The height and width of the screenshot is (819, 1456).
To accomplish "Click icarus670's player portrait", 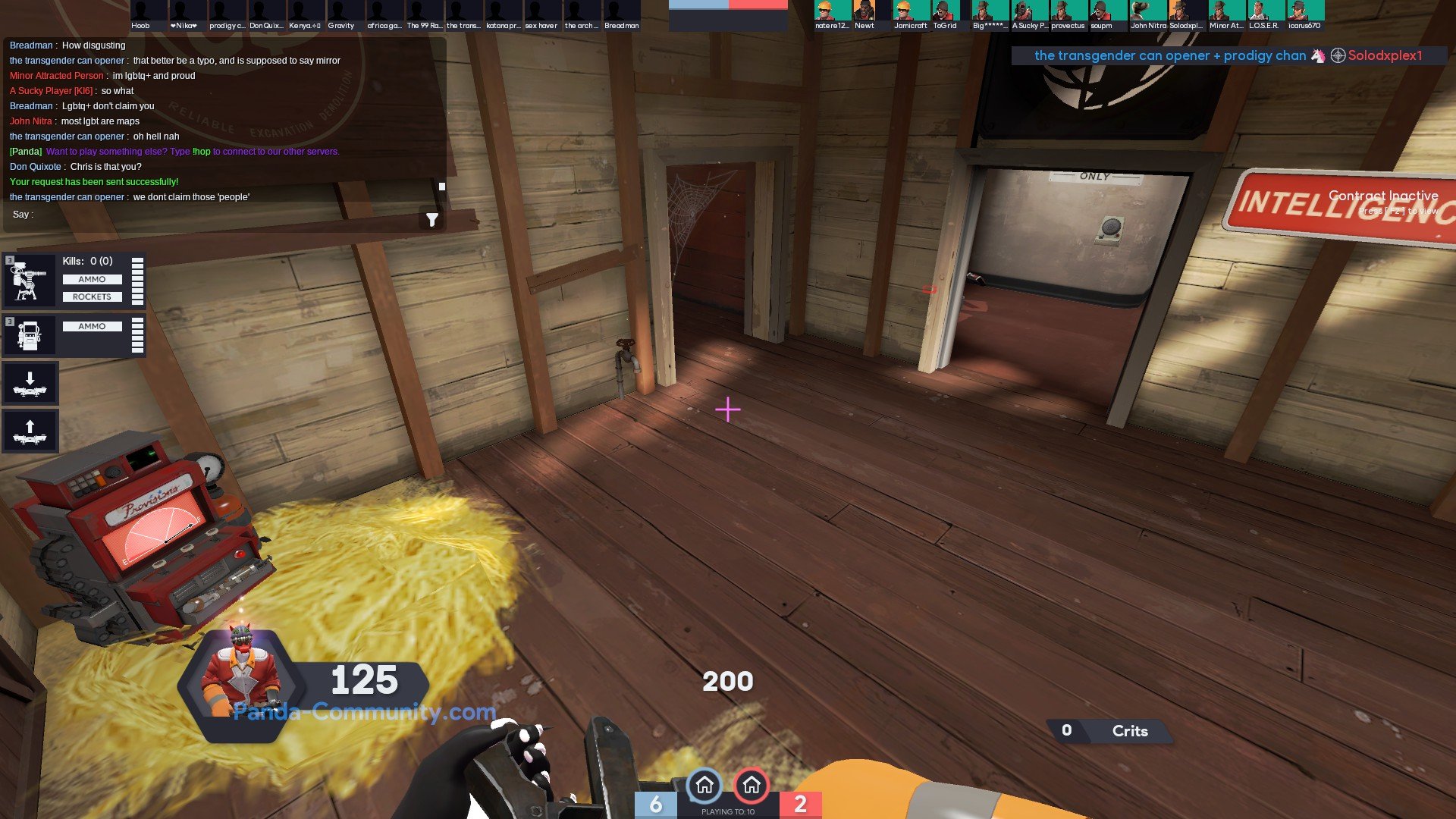I will coord(1304,11).
